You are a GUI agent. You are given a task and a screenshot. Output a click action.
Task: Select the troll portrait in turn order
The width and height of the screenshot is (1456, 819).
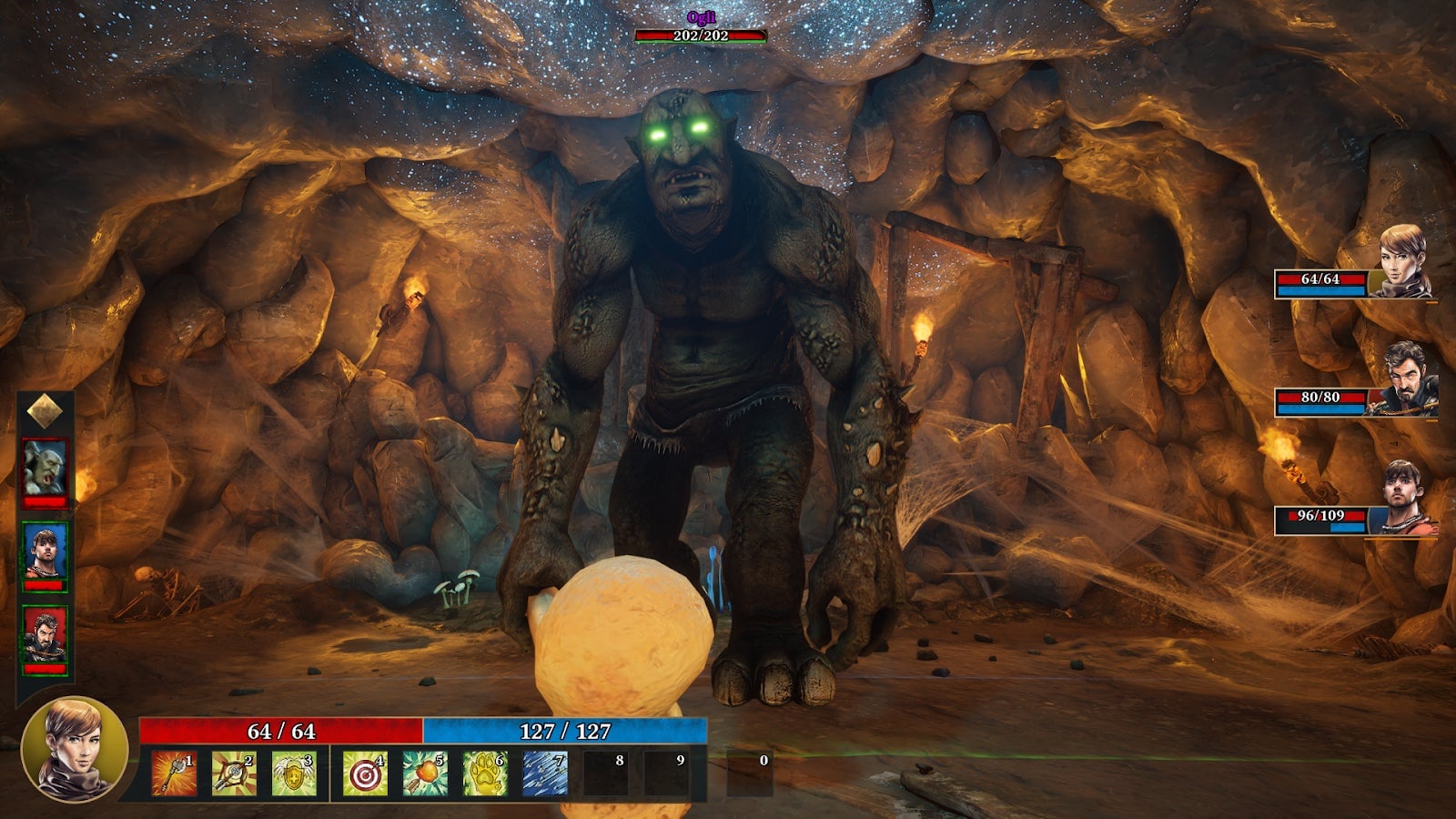pos(45,468)
